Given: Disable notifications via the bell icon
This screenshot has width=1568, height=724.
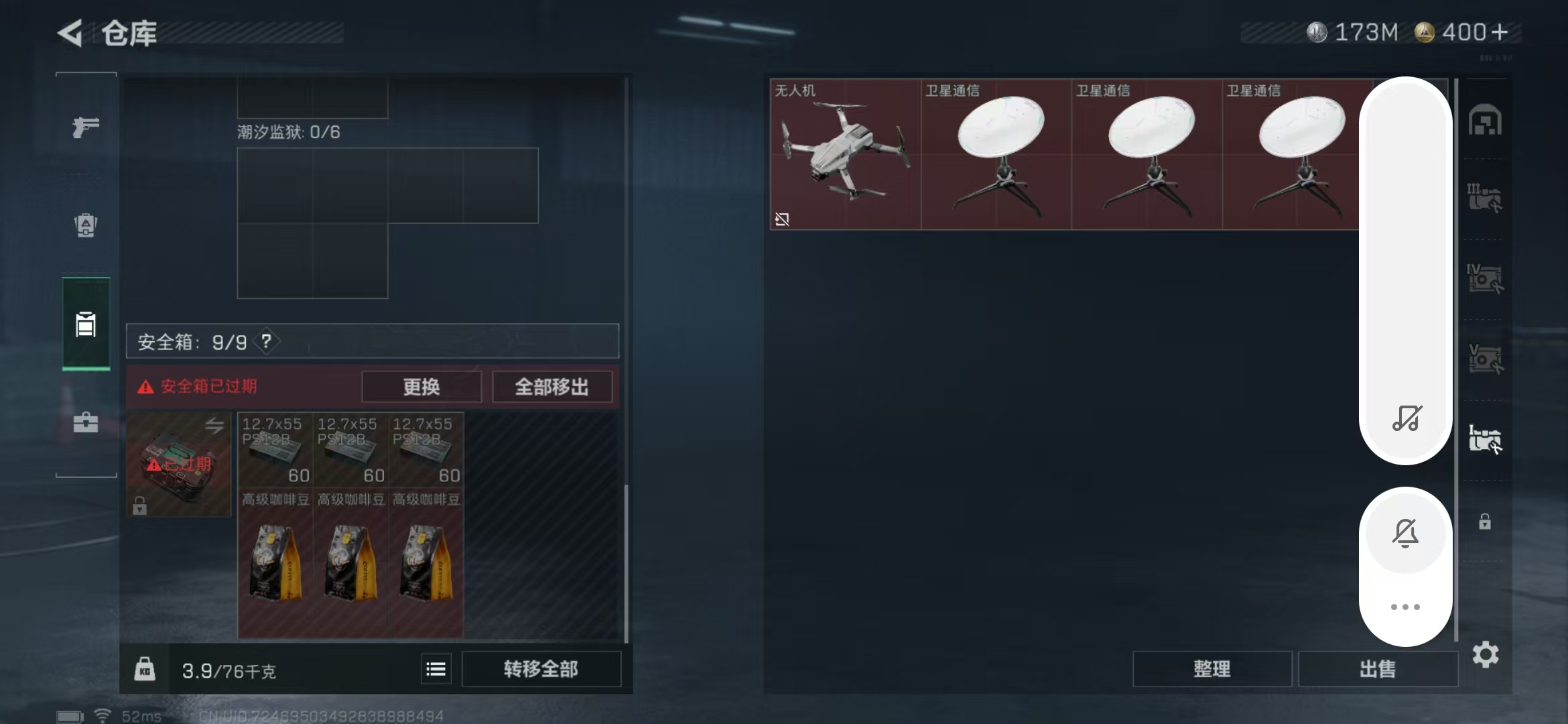Looking at the screenshot, I should pyautogui.click(x=1405, y=533).
